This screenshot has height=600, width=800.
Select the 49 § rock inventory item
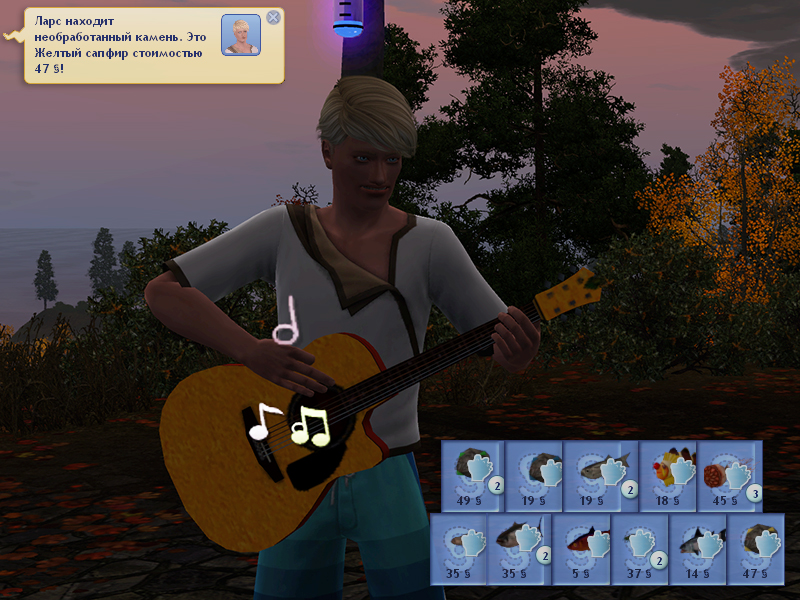click(x=473, y=474)
